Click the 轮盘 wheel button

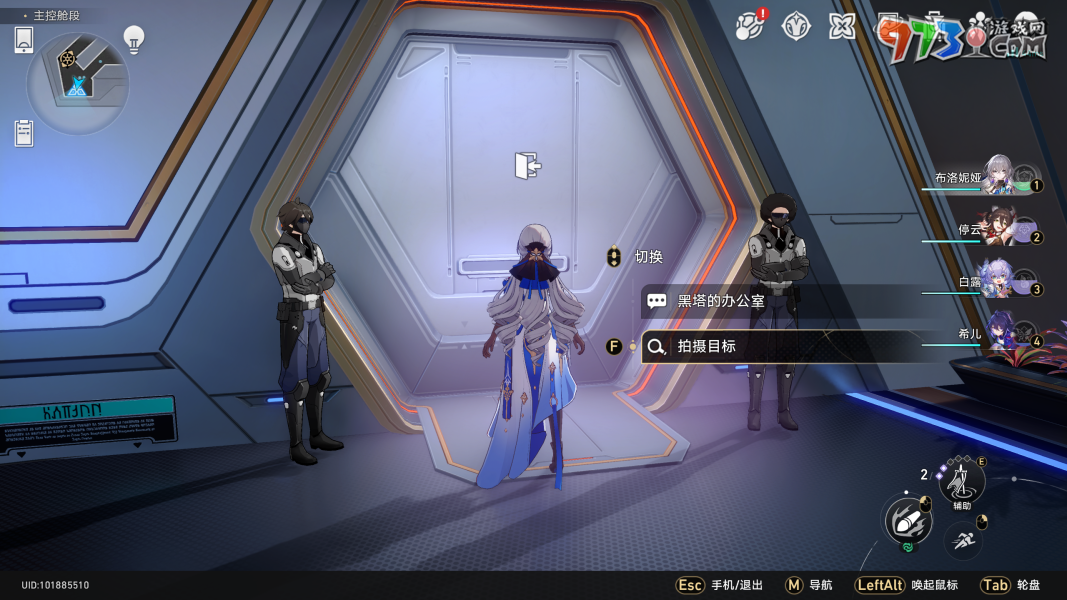click(x=1010, y=585)
